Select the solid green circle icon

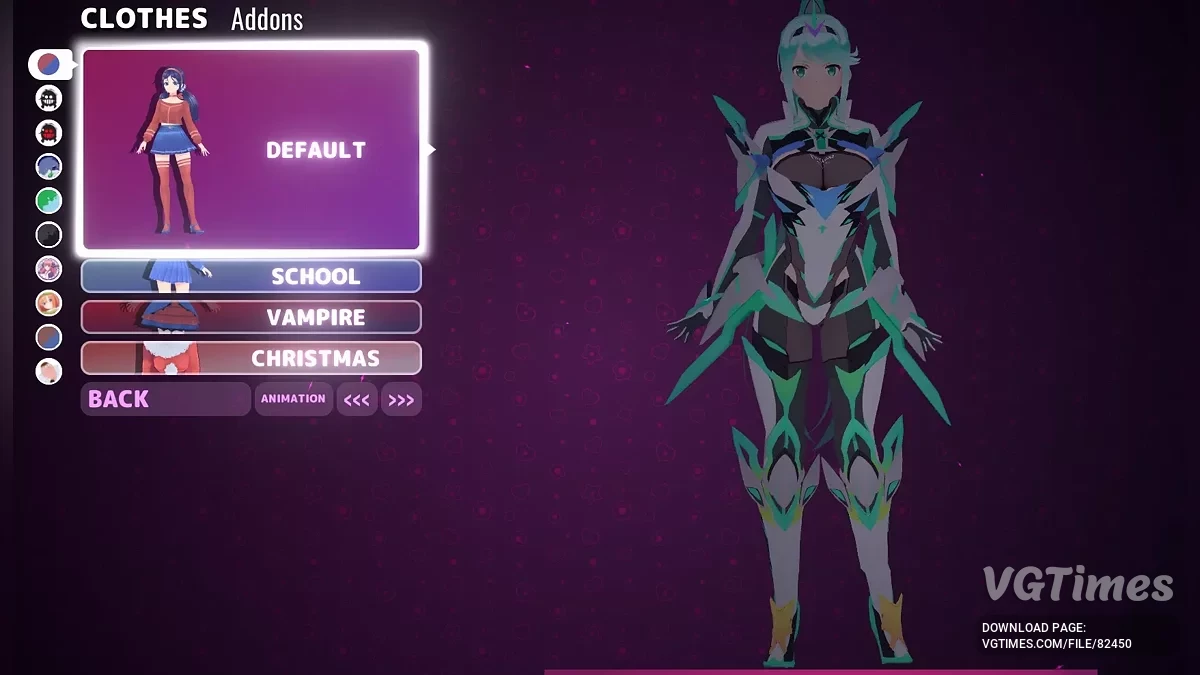48,201
